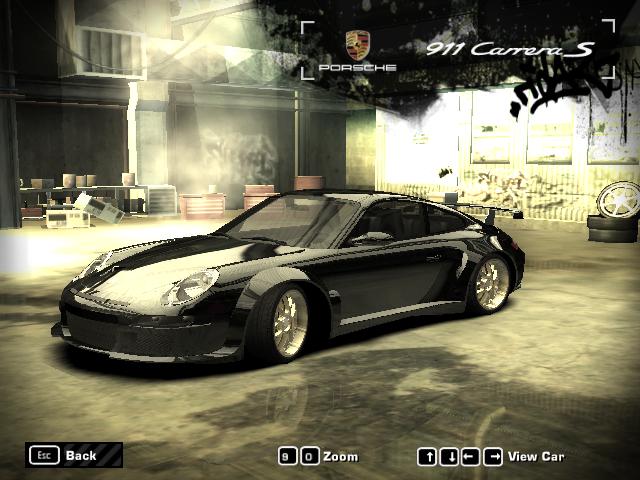This screenshot has width=640, height=480.
Task: Go back using the Back button
Action: (x=74, y=456)
